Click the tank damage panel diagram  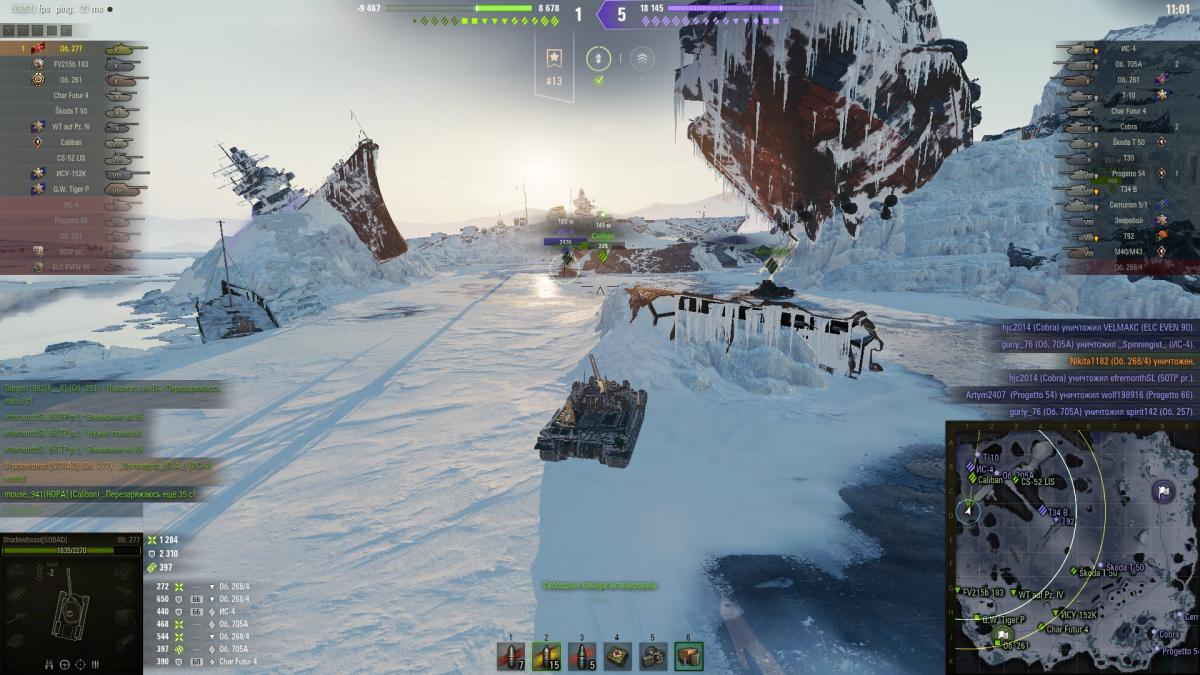(70, 605)
